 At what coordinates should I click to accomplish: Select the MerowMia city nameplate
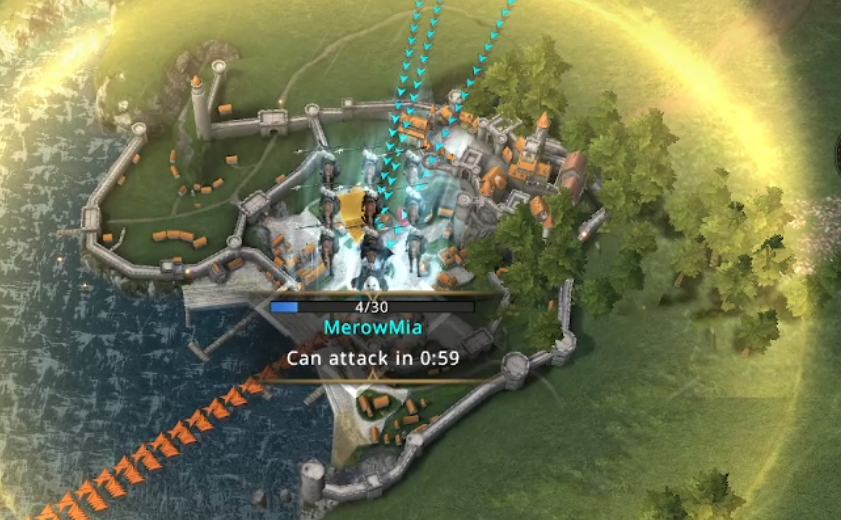click(x=370, y=327)
